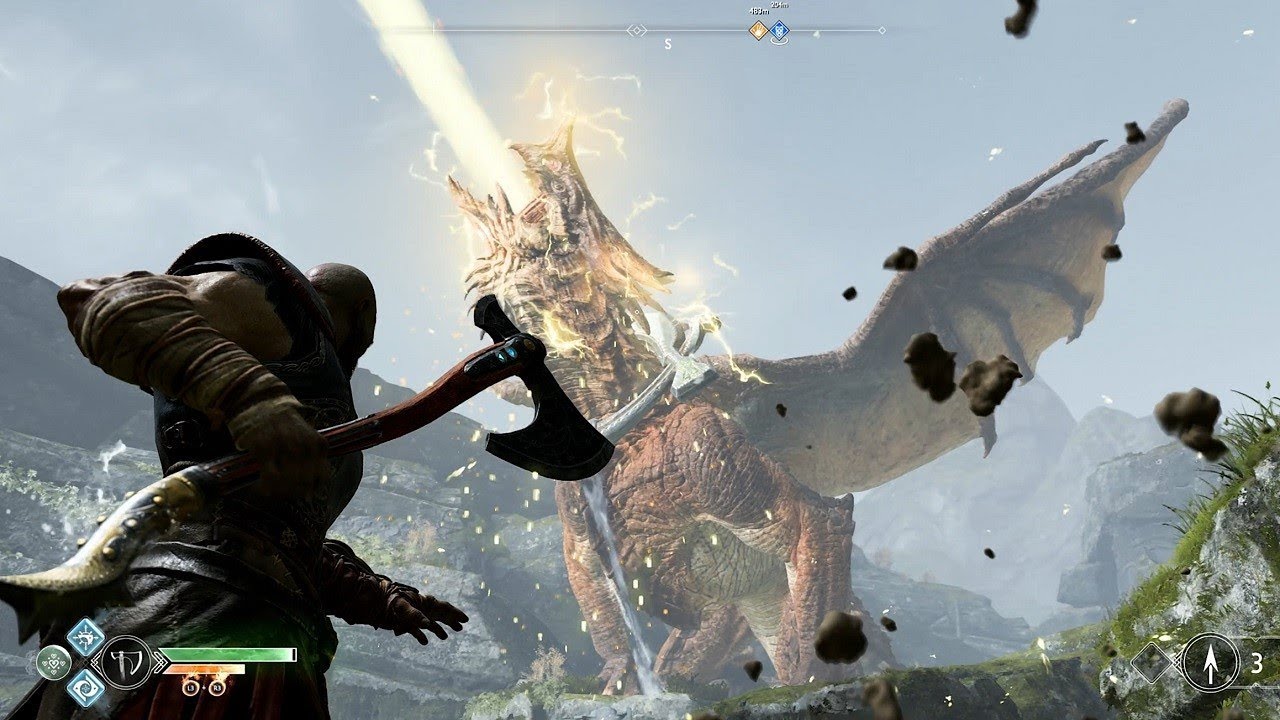Activate the lower blue swirl runic attack
This screenshot has width=1280, height=720.
[x=86, y=687]
